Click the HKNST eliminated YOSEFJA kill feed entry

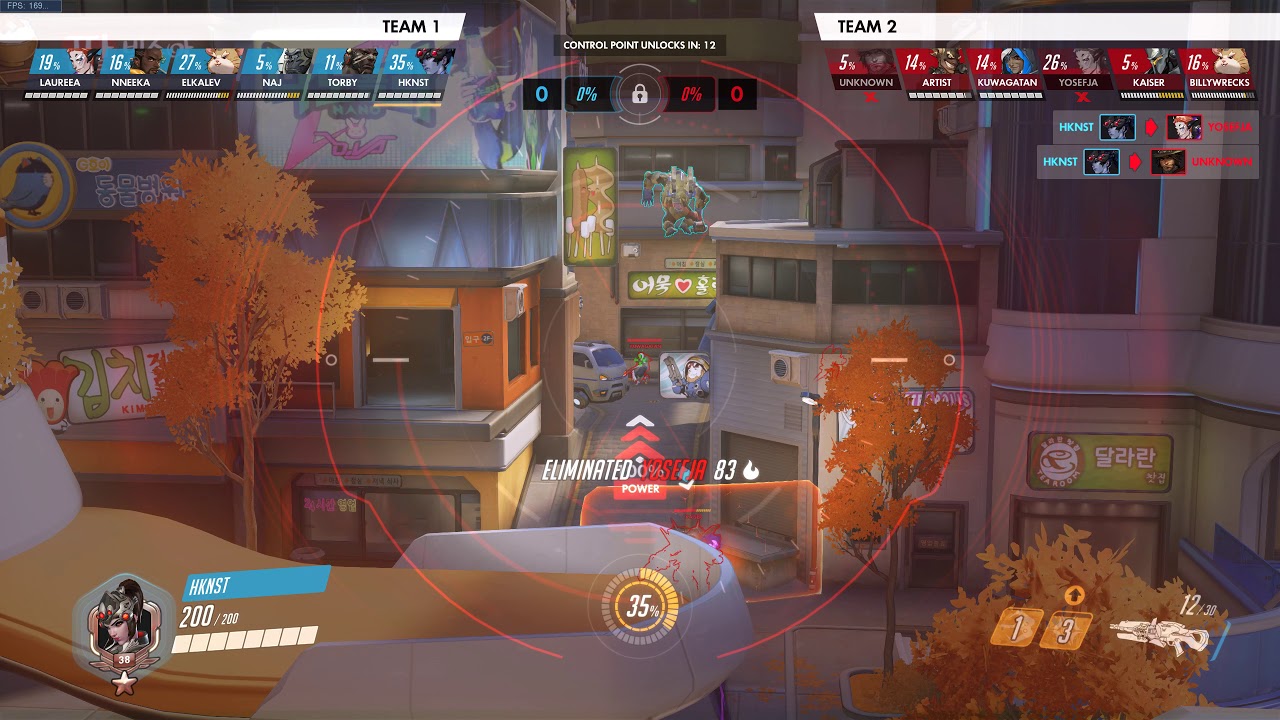point(1147,128)
